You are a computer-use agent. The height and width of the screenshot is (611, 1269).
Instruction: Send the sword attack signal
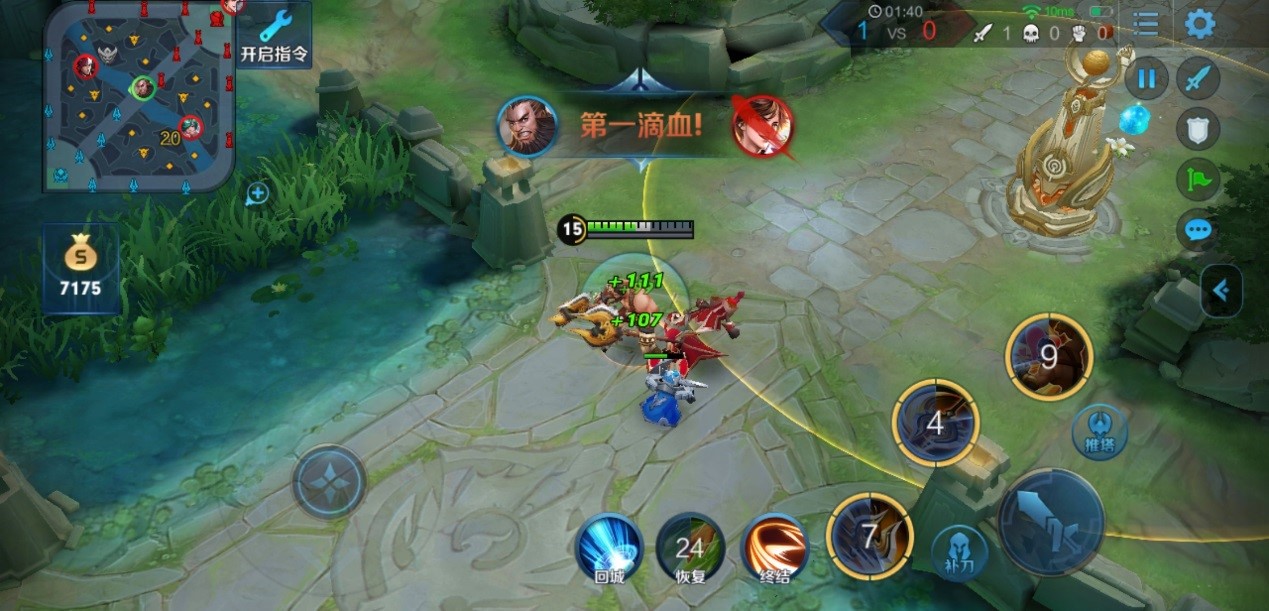pos(1198,79)
